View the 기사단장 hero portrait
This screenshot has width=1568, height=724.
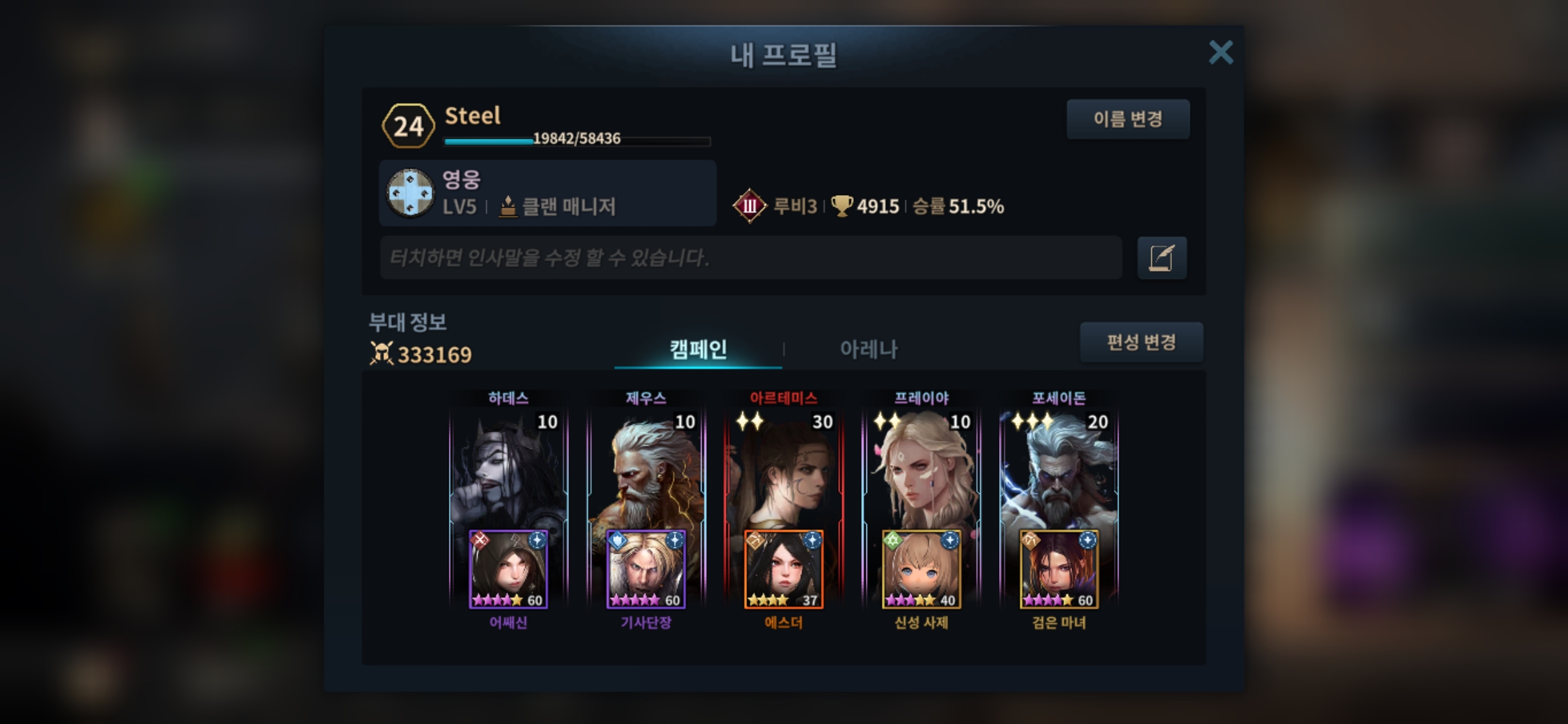coord(646,570)
